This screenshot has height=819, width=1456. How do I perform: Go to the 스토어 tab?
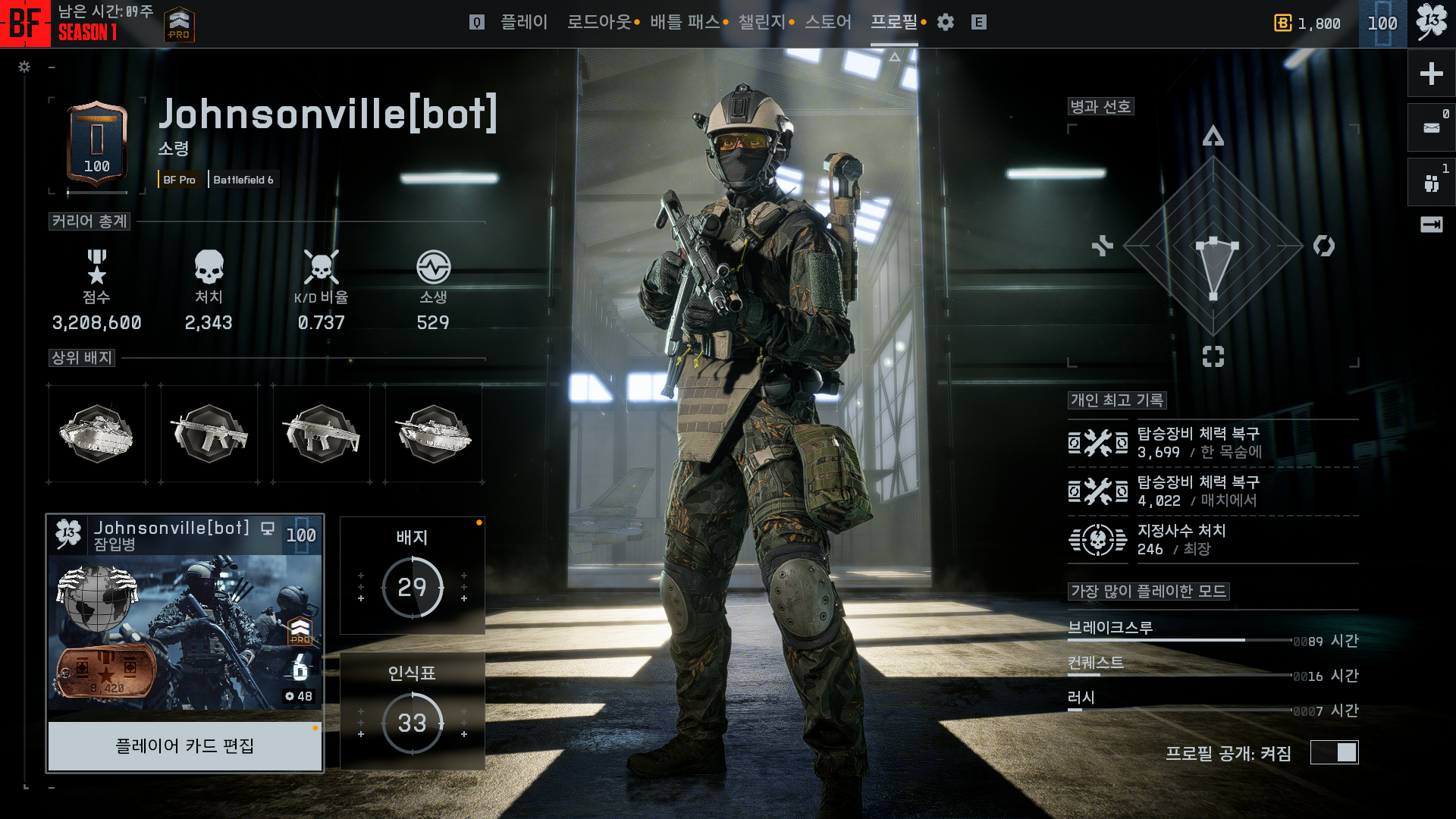(827, 23)
